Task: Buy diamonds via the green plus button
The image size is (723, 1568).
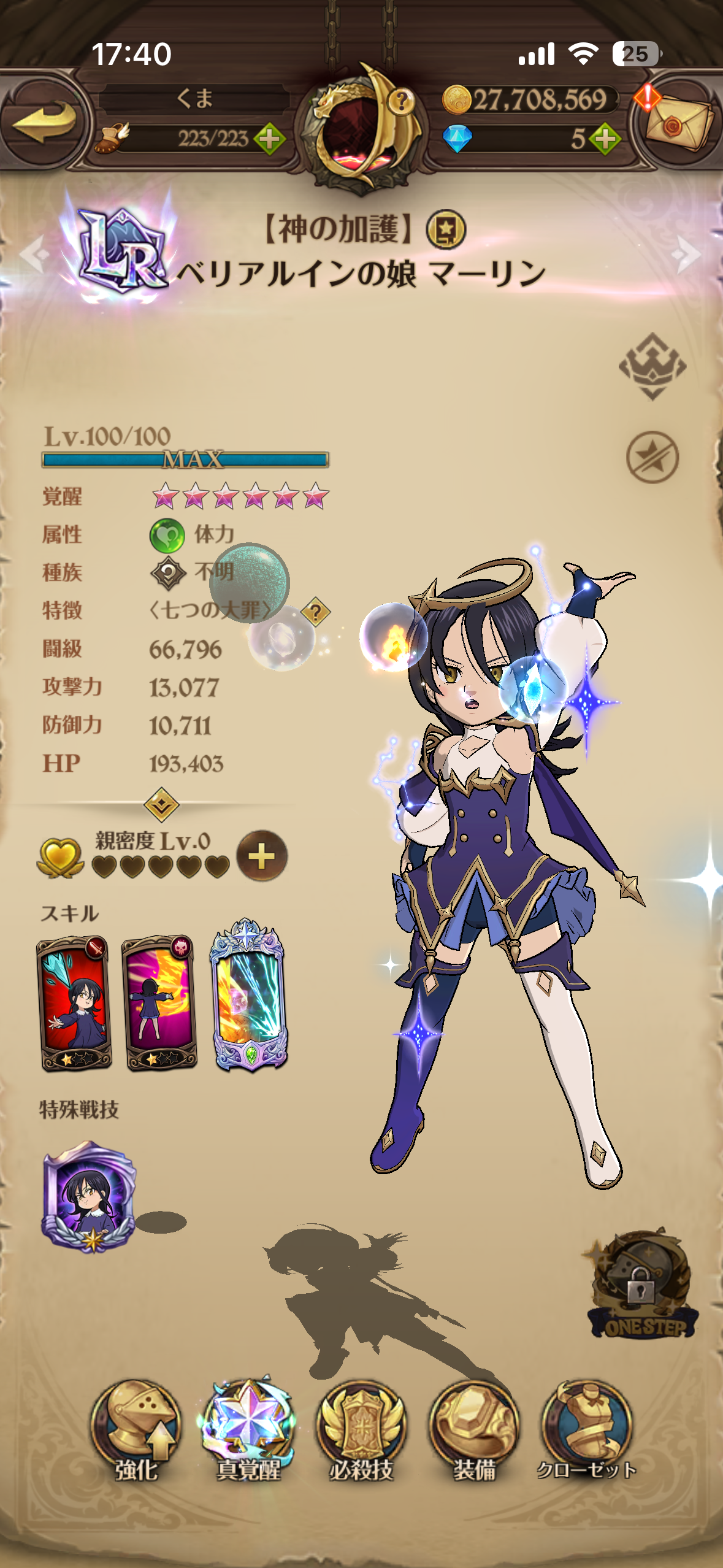Action: [x=605, y=139]
